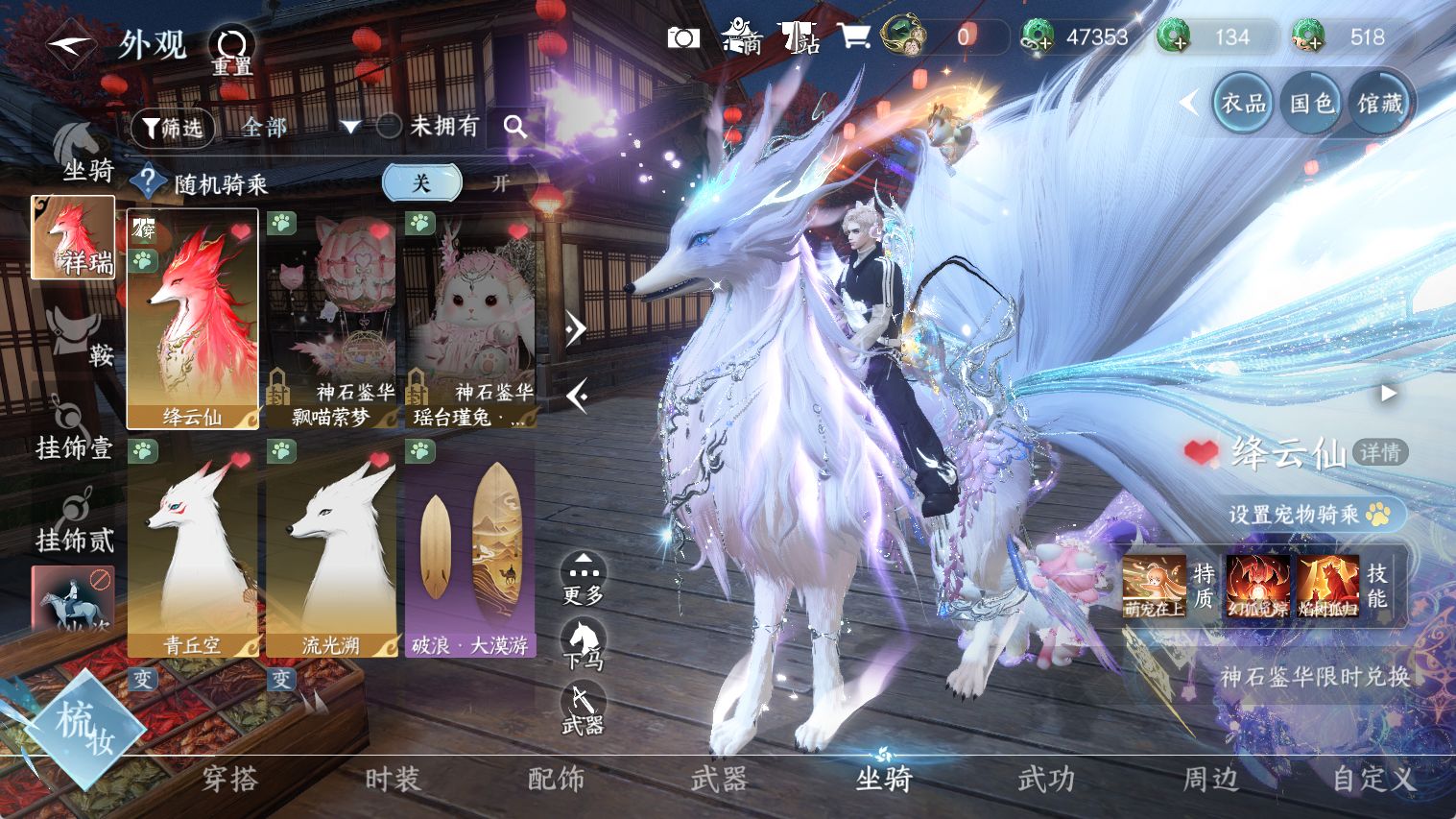Select the 绛云仙 red fox mount card

[193, 319]
